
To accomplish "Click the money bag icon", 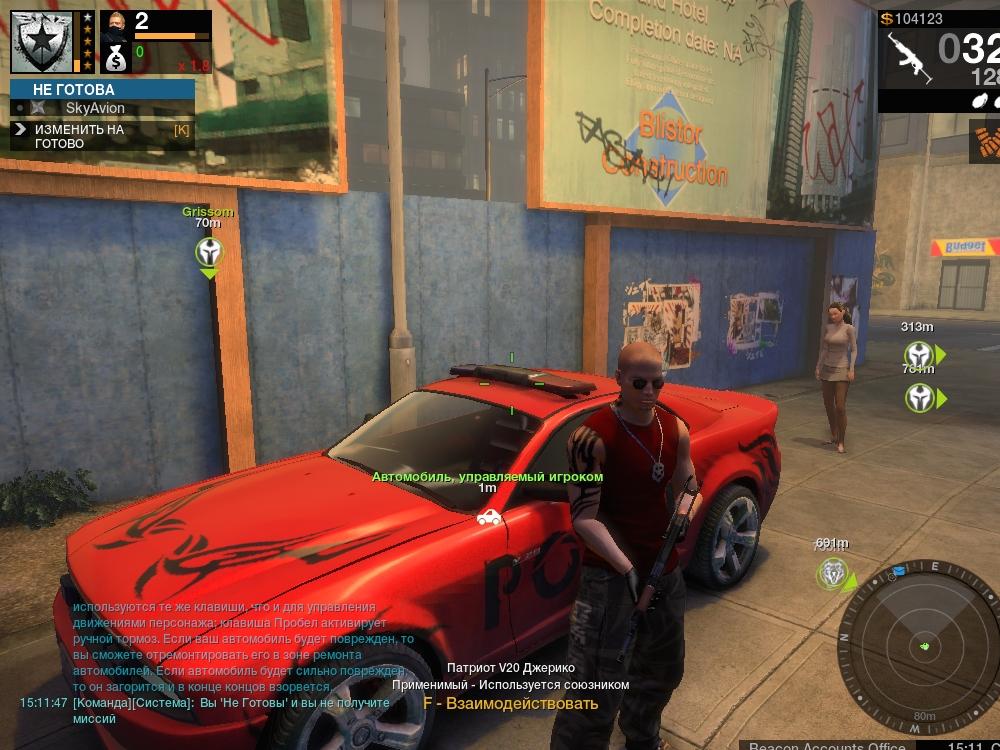I will click(116, 58).
